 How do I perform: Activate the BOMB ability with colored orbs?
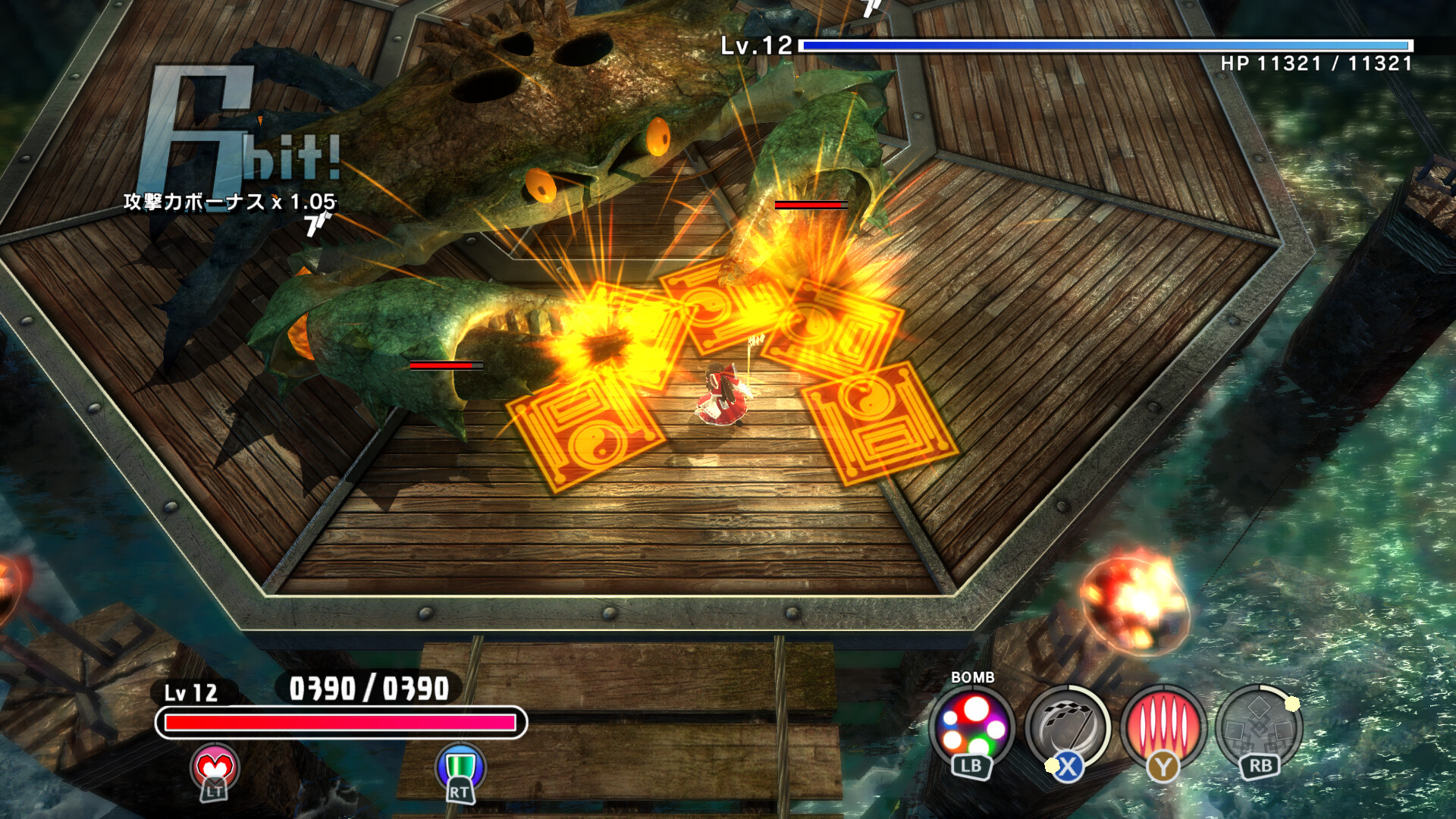[973, 728]
